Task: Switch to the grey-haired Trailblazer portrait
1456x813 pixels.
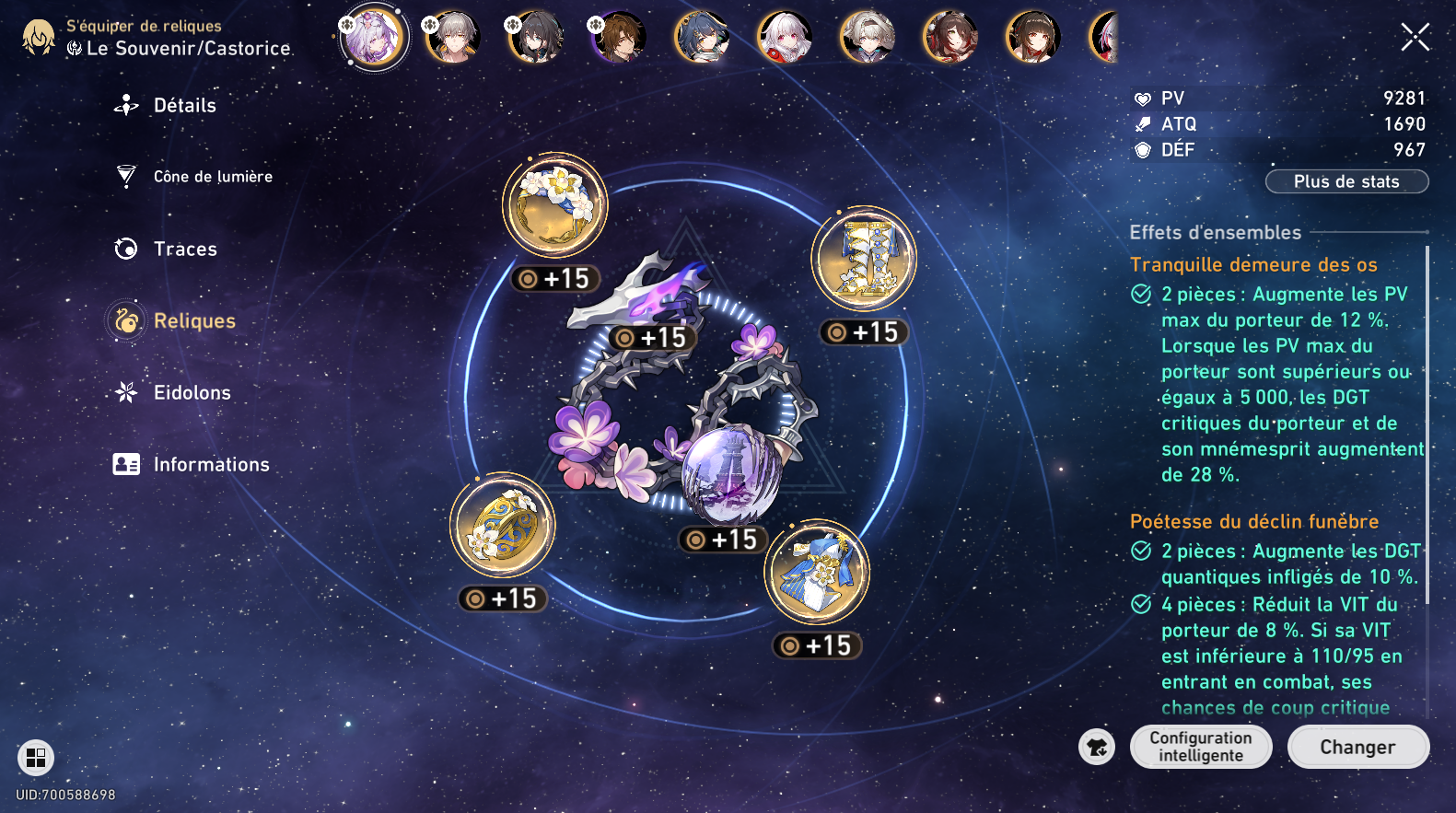Action: pos(453,38)
